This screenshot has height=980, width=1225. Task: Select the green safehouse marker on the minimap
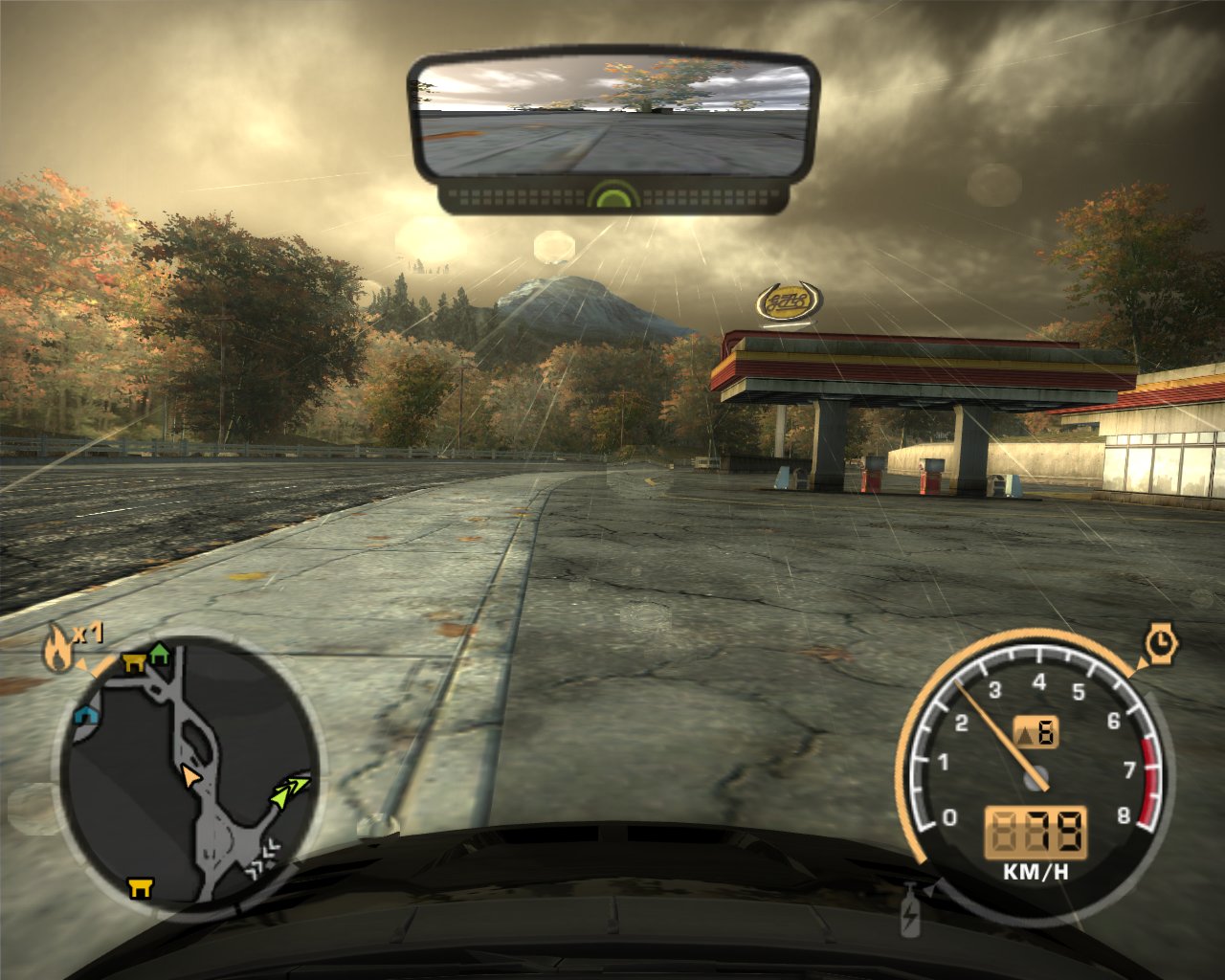click(159, 654)
